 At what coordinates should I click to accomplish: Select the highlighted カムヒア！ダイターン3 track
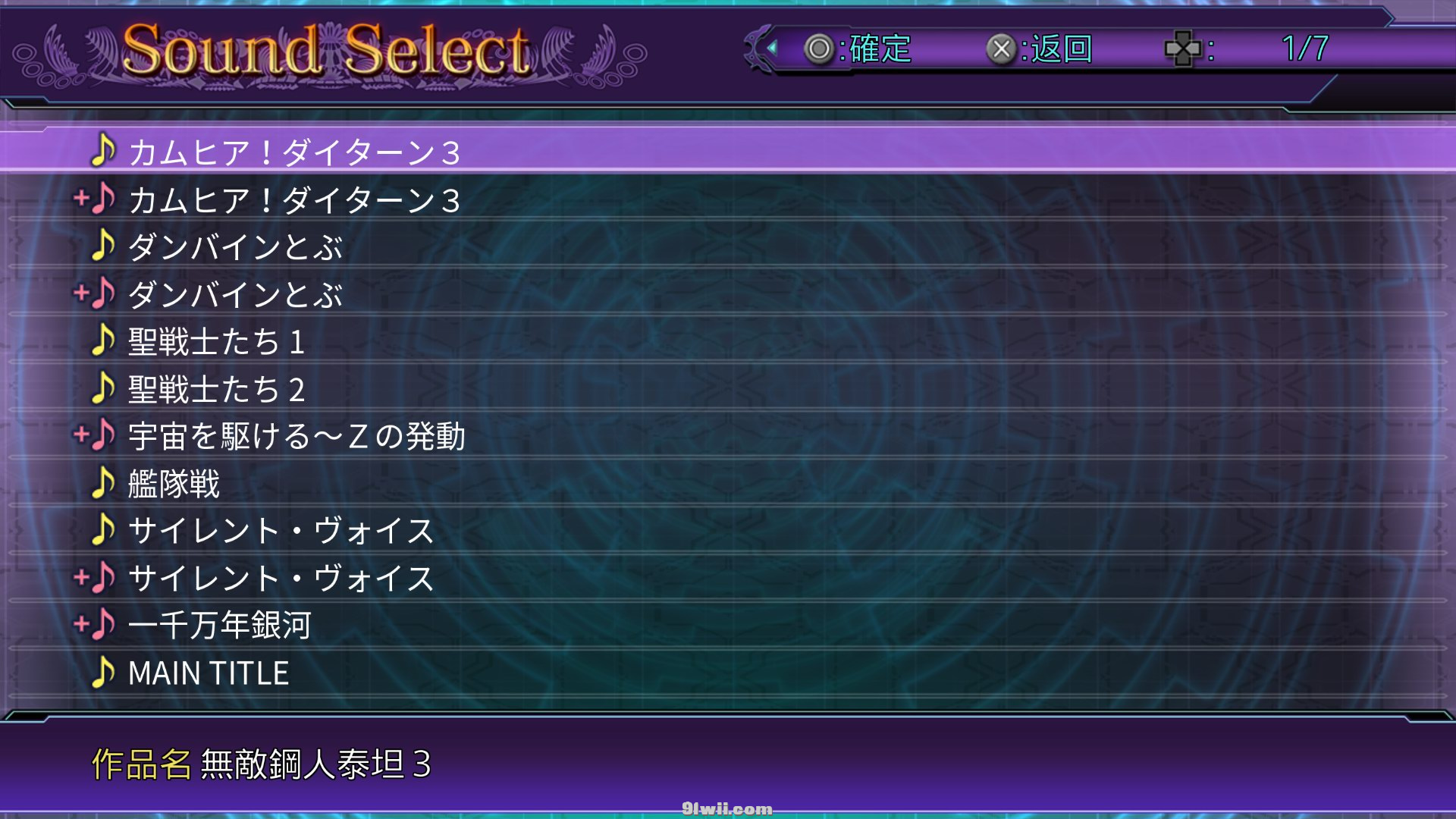tap(294, 152)
